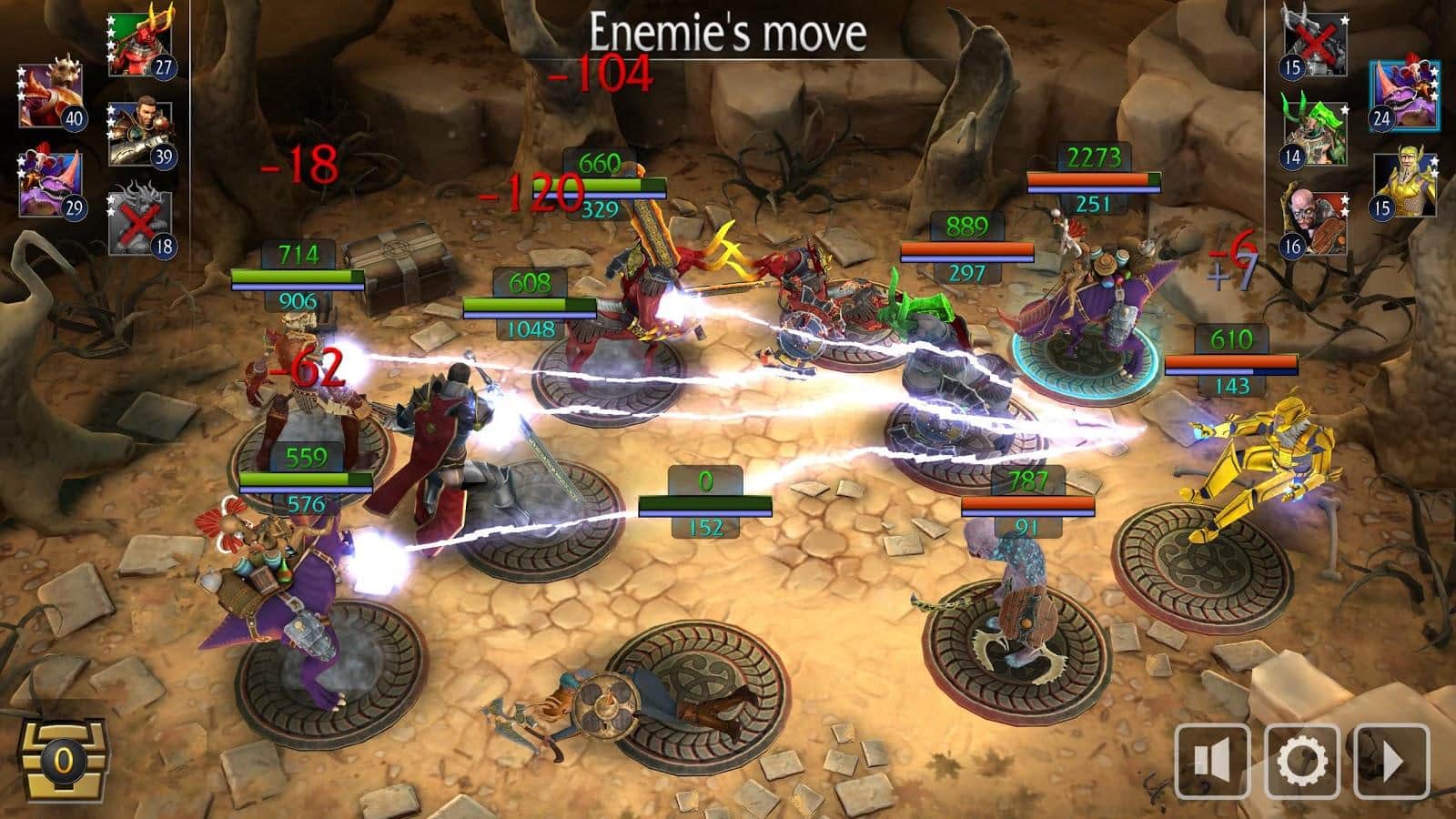The image size is (1456, 819).
Task: Tap the play arrow speed button
Action: point(1390,761)
